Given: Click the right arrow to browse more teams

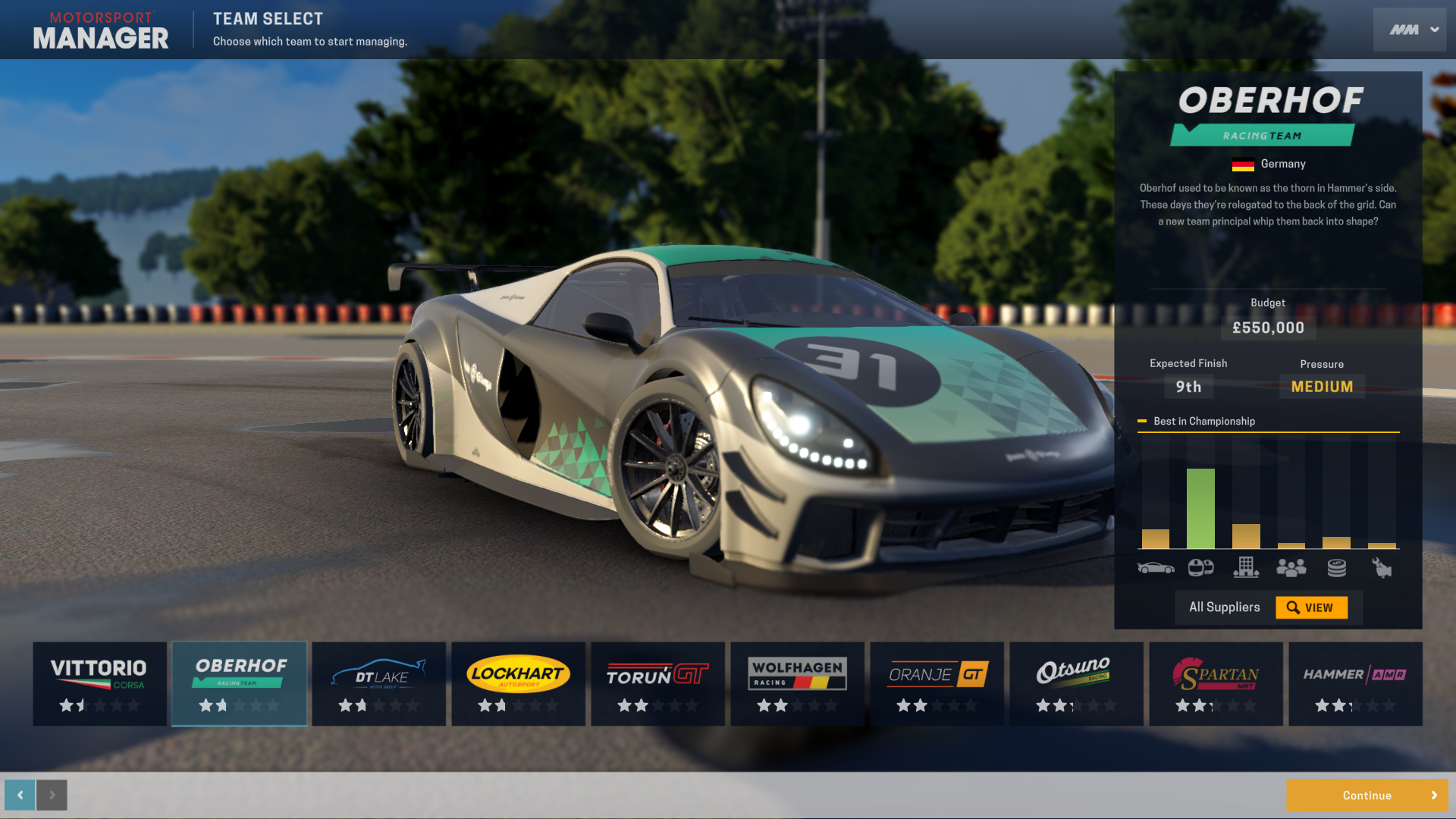Looking at the screenshot, I should point(52,795).
